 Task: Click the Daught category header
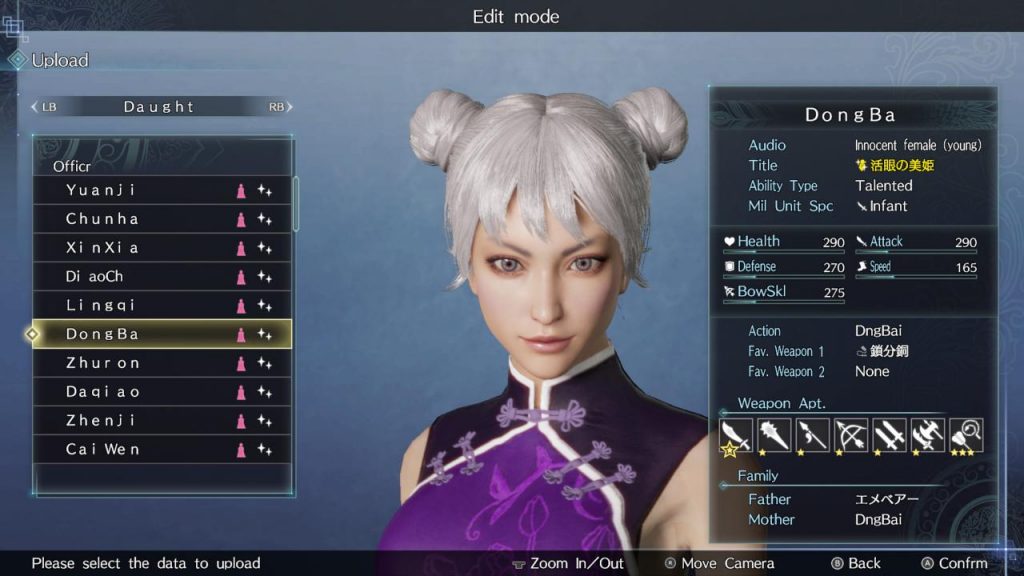click(159, 107)
